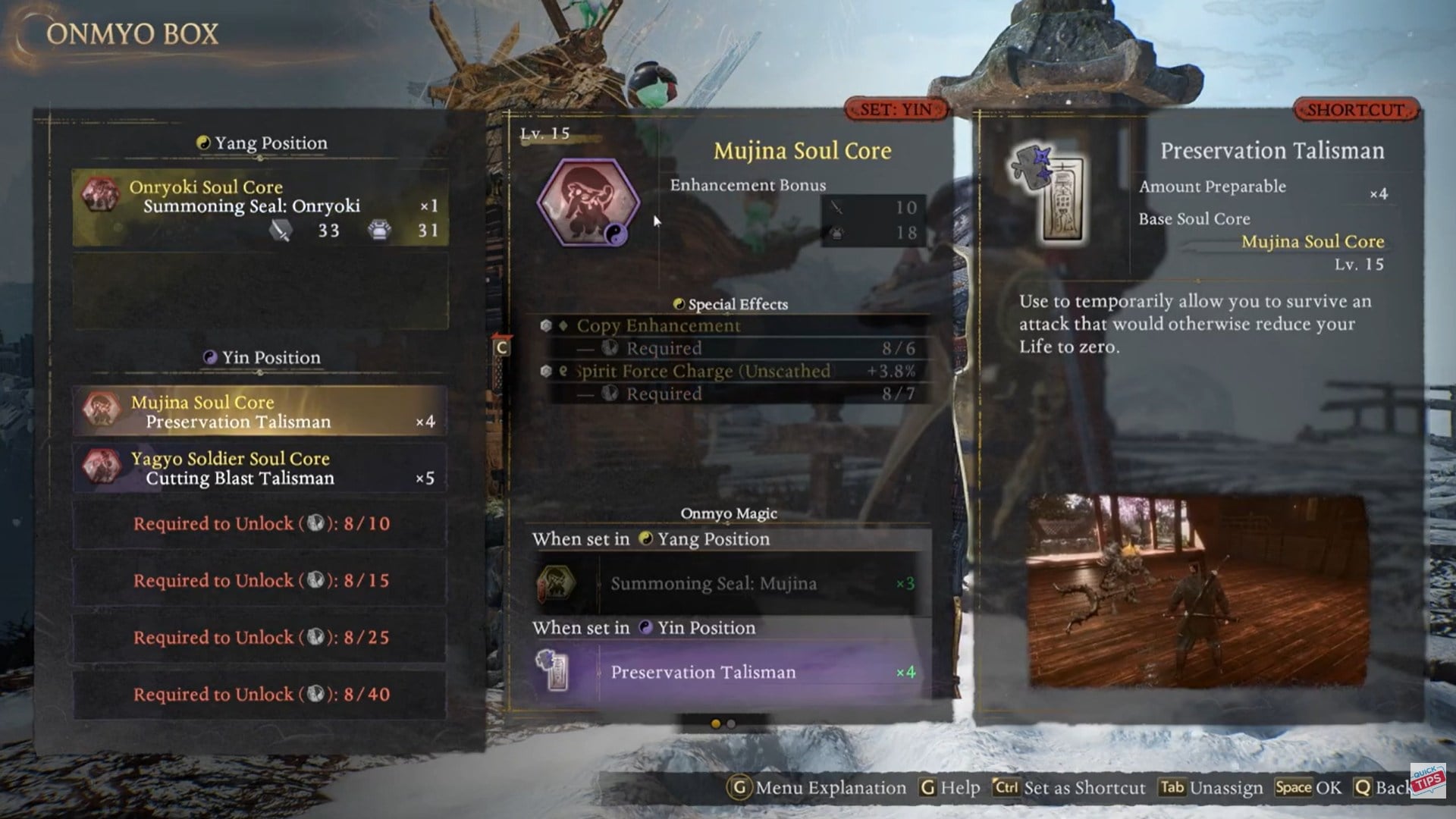Screen dimensions: 1456x819
Task: Select the Copy Enhancement special effect
Action: pyautogui.click(x=730, y=326)
